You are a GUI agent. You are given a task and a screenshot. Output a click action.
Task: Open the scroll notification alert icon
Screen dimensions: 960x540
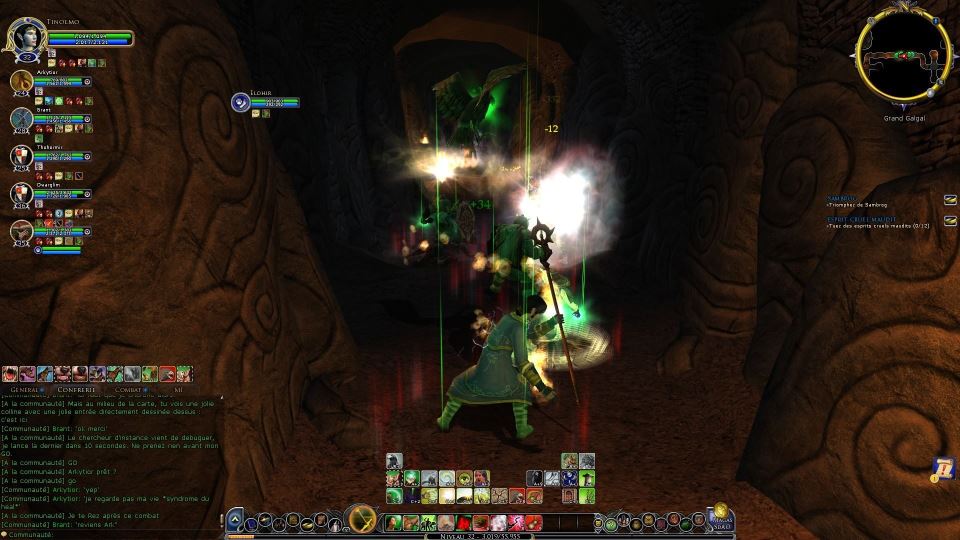pyautogui.click(x=942, y=466)
